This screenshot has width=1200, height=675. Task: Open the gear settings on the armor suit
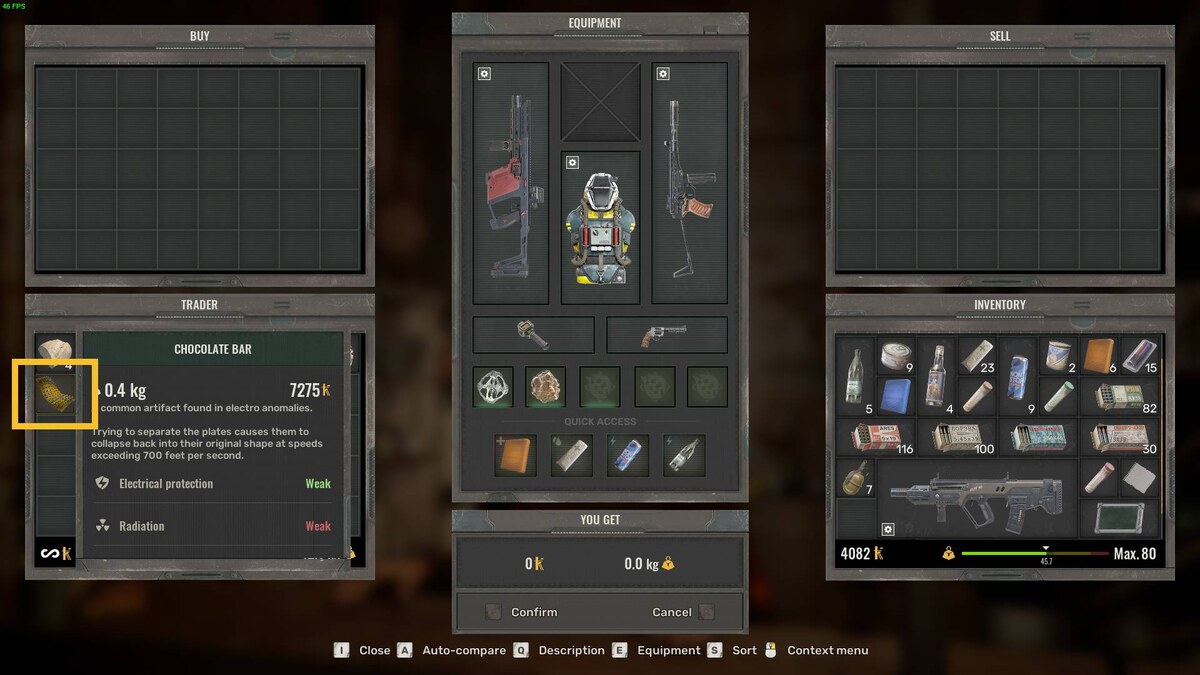click(572, 163)
